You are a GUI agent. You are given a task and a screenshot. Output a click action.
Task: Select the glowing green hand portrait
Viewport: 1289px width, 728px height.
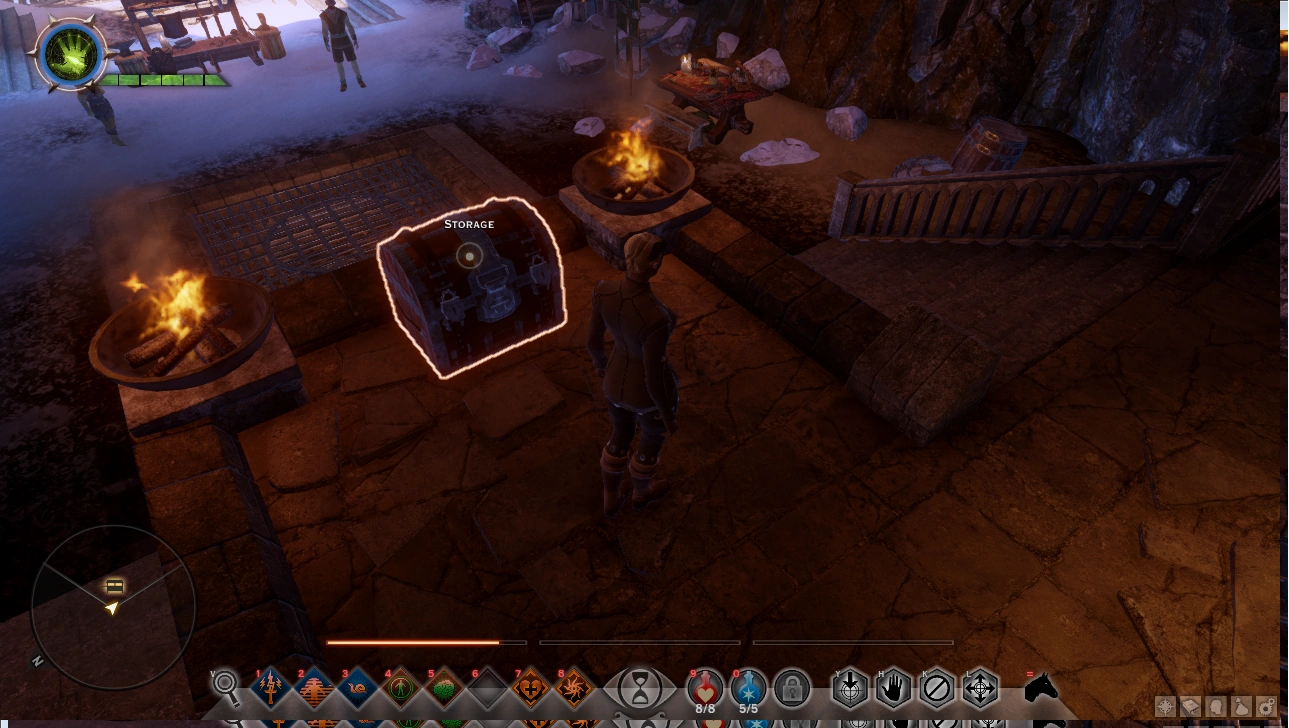coord(70,52)
